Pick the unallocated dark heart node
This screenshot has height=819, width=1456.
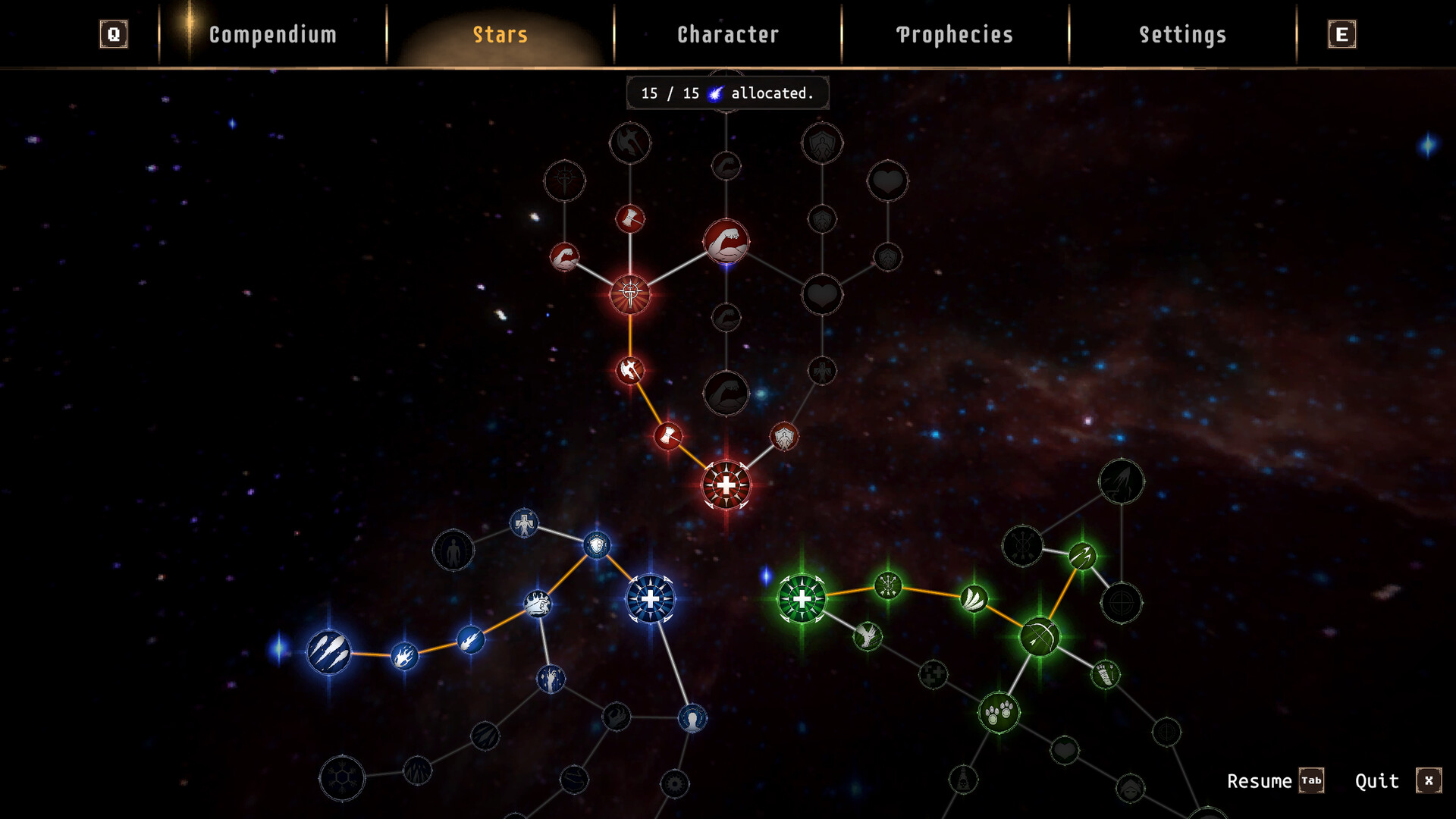(822, 295)
